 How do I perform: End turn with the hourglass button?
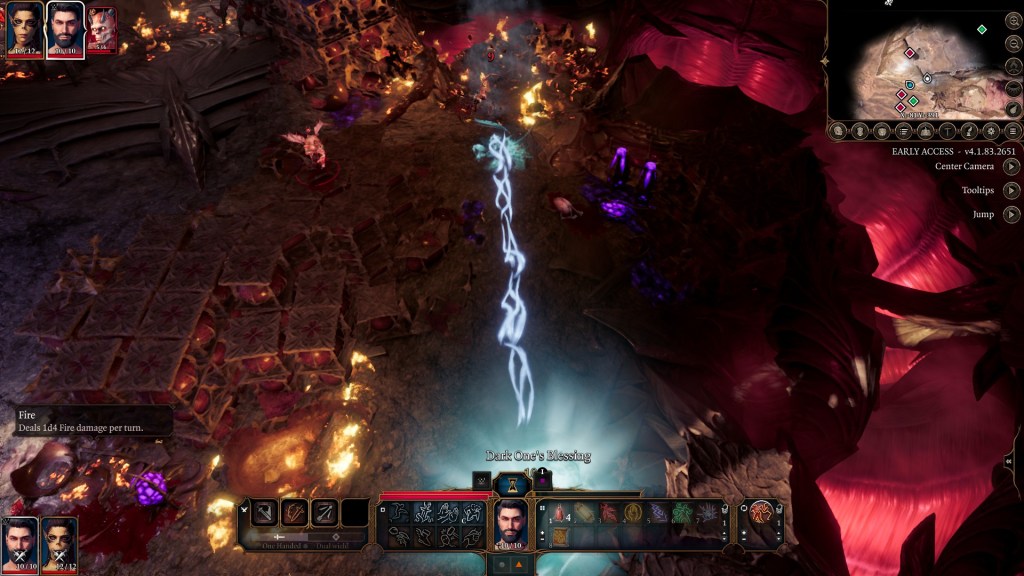tap(511, 484)
